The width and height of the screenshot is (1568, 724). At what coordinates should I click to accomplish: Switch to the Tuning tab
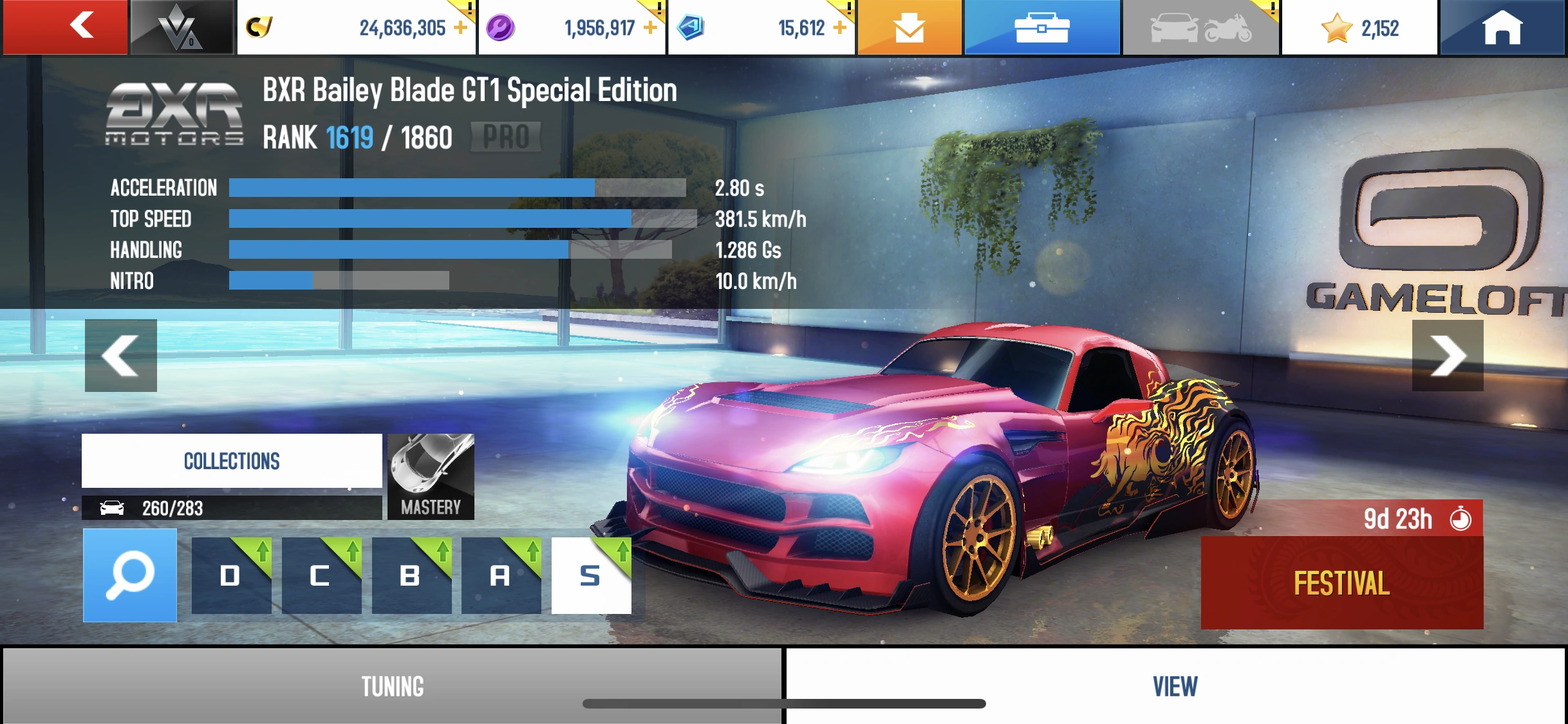391,686
